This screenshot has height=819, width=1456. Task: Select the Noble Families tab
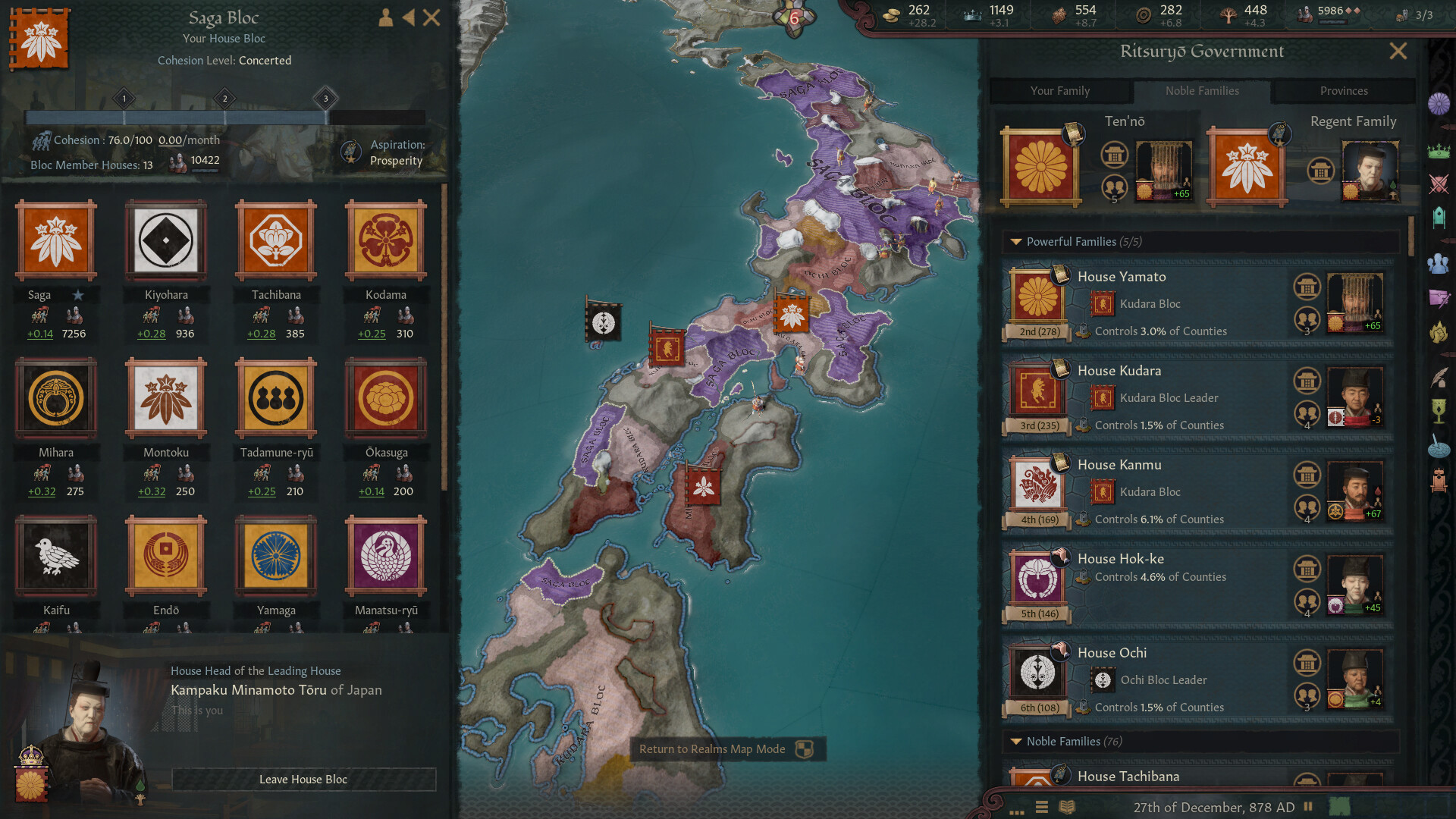point(1202,91)
